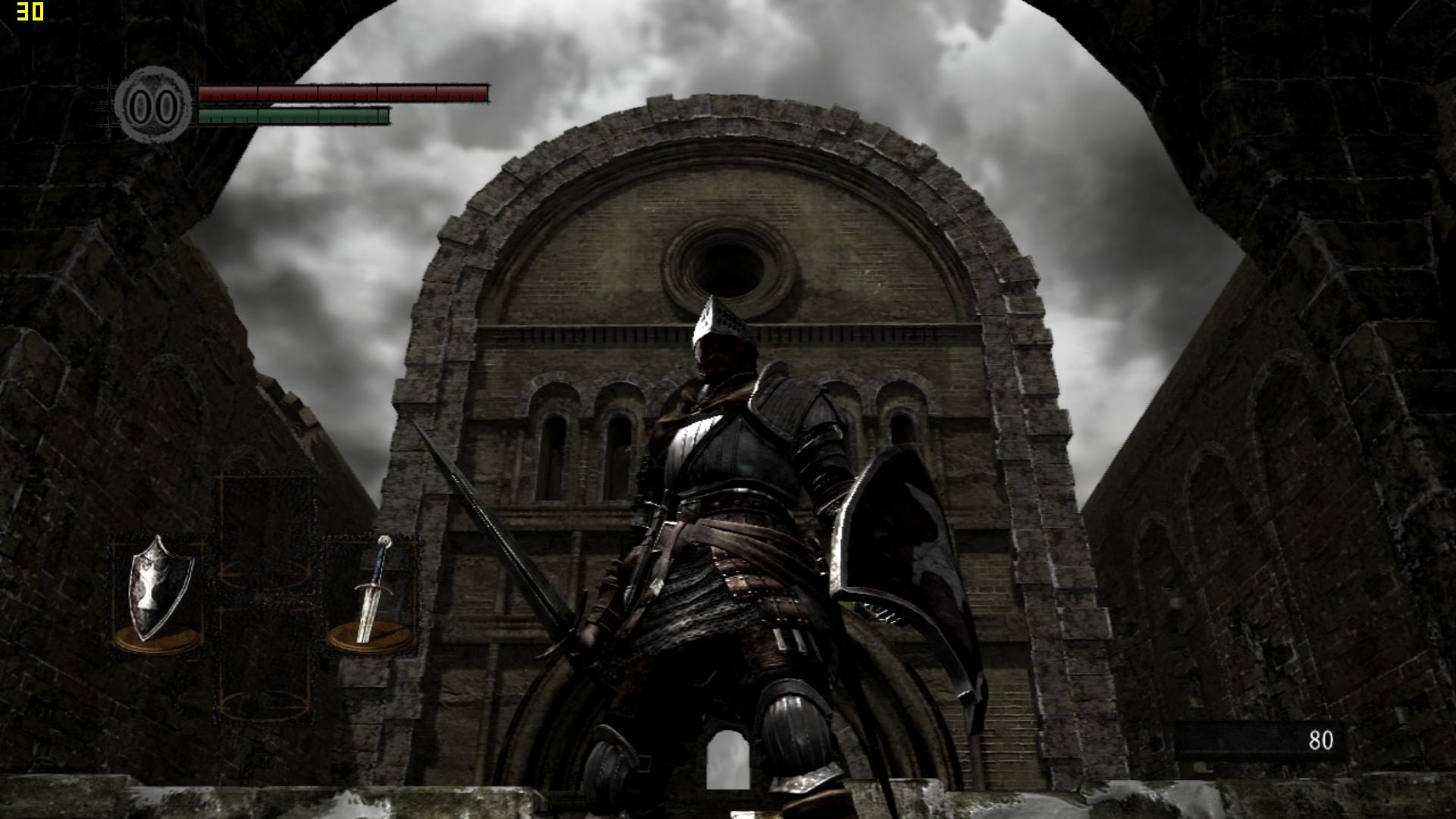
Task: Select the equipped shield slot
Action: (158, 593)
